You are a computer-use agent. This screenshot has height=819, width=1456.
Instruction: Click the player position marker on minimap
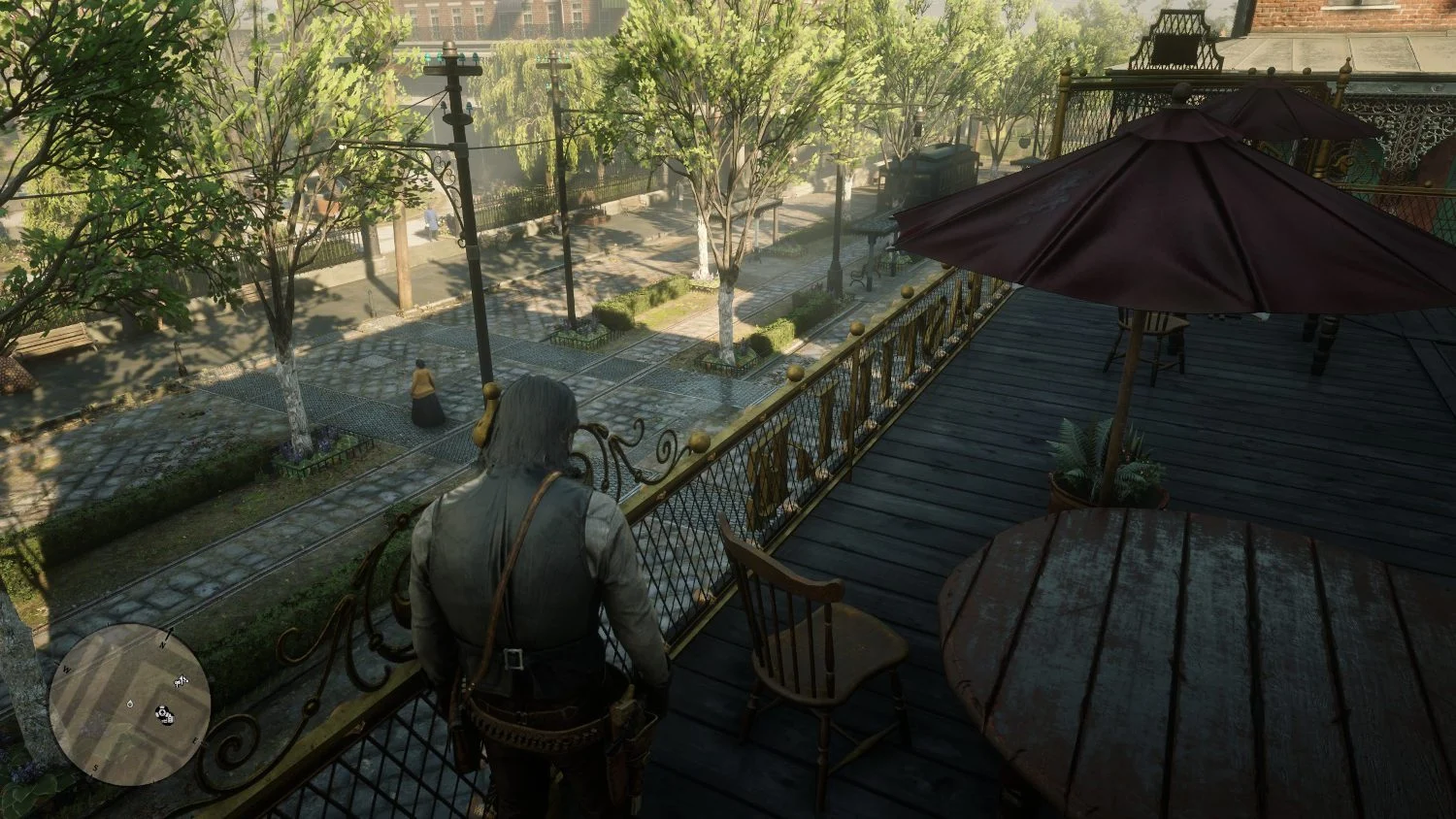[x=129, y=704]
